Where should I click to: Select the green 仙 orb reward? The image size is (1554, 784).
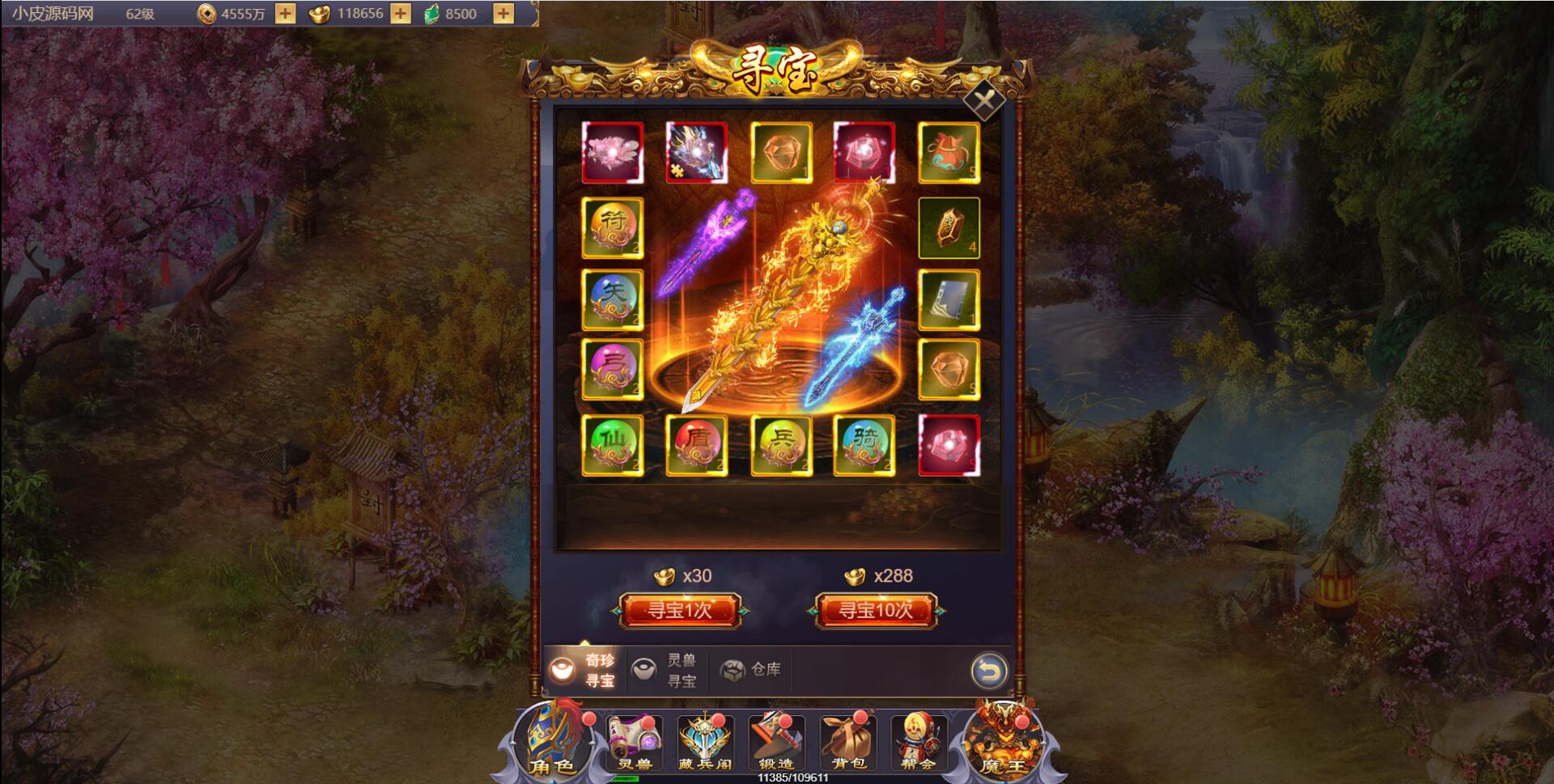pos(613,446)
